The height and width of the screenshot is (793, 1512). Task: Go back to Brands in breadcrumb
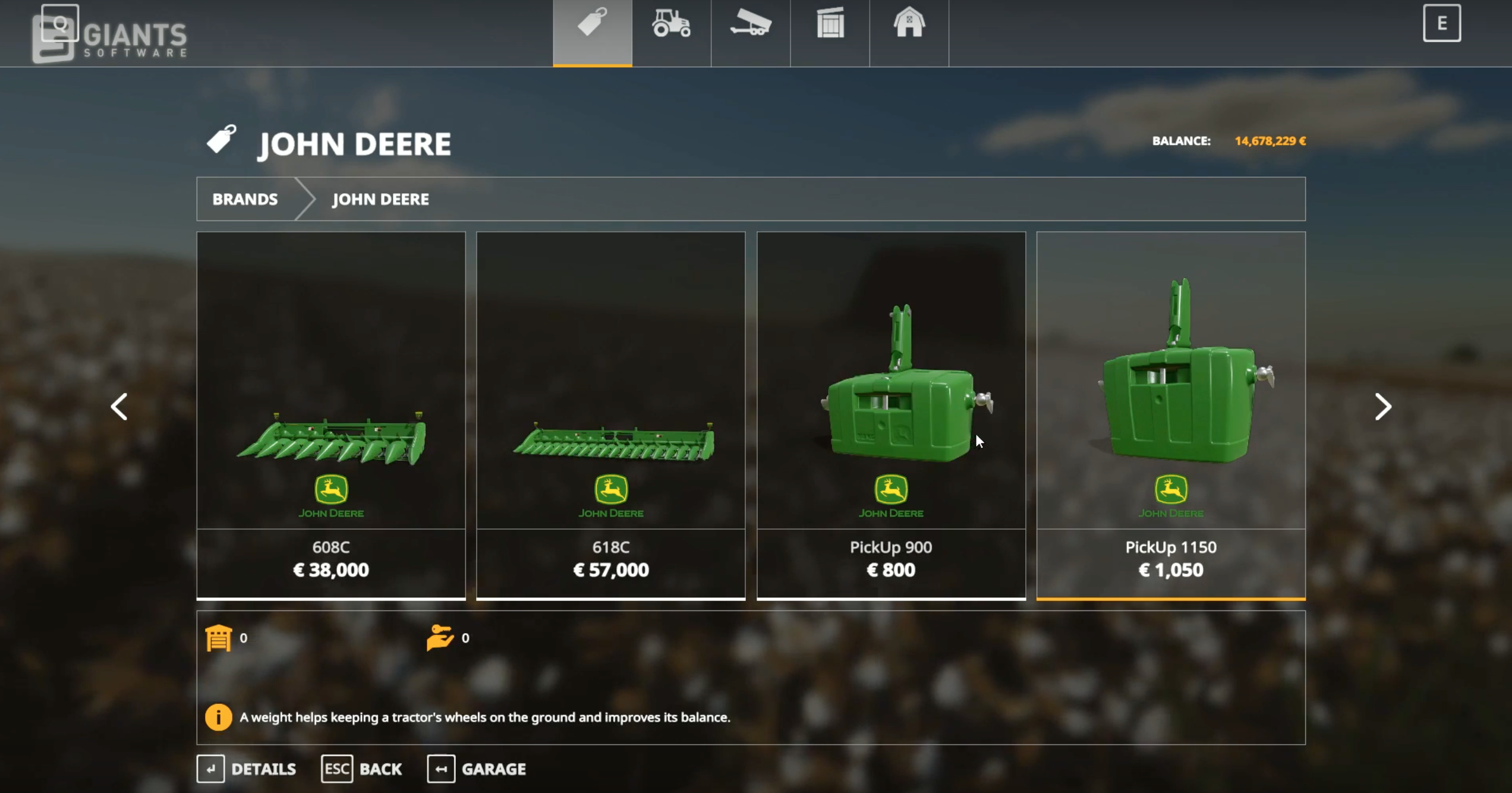[x=245, y=199]
